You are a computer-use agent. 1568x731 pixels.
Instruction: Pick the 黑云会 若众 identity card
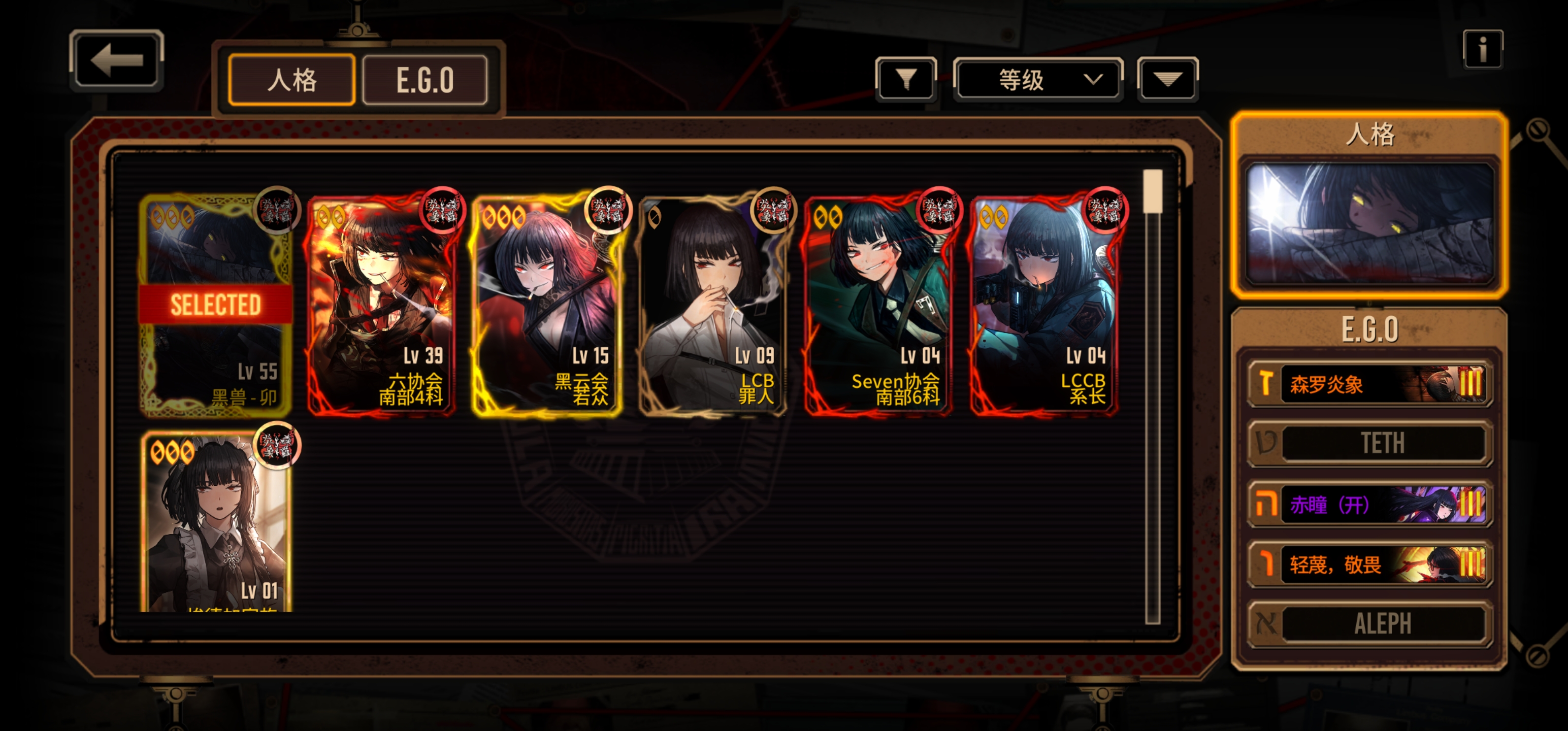click(x=547, y=305)
